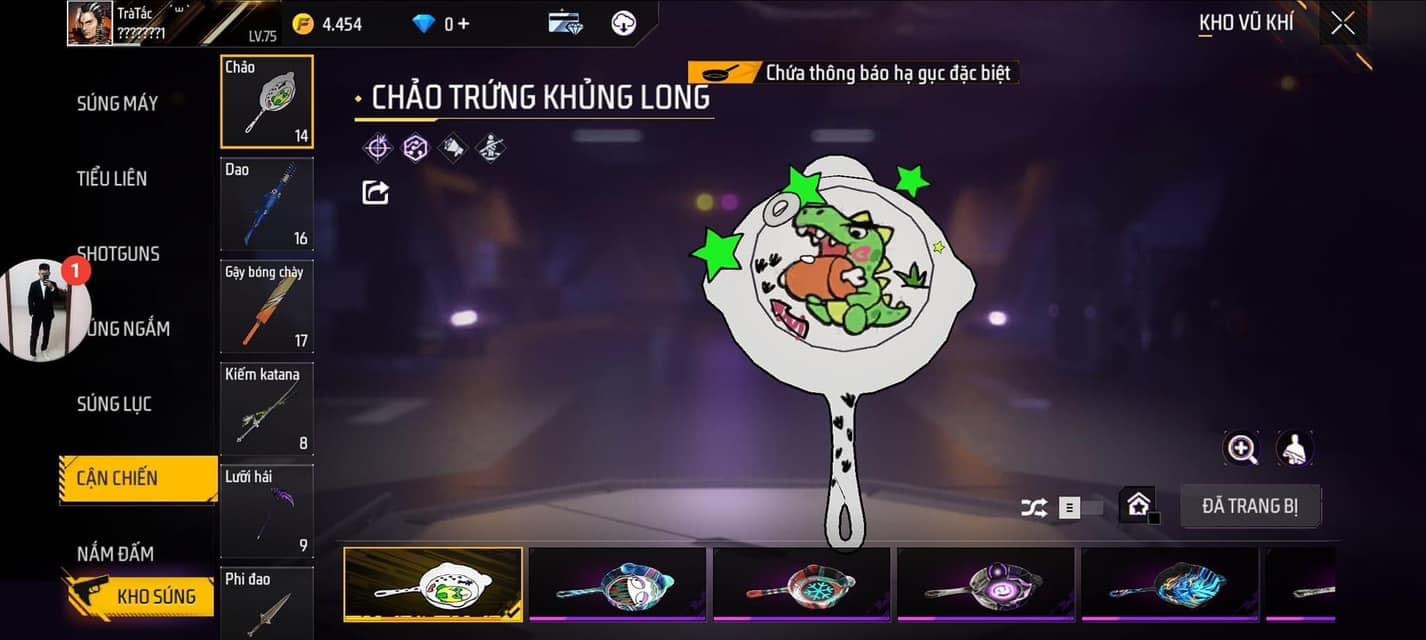Screen dimensions: 1426x640
Task: Close the weapon armory screen
Action: [1342, 23]
